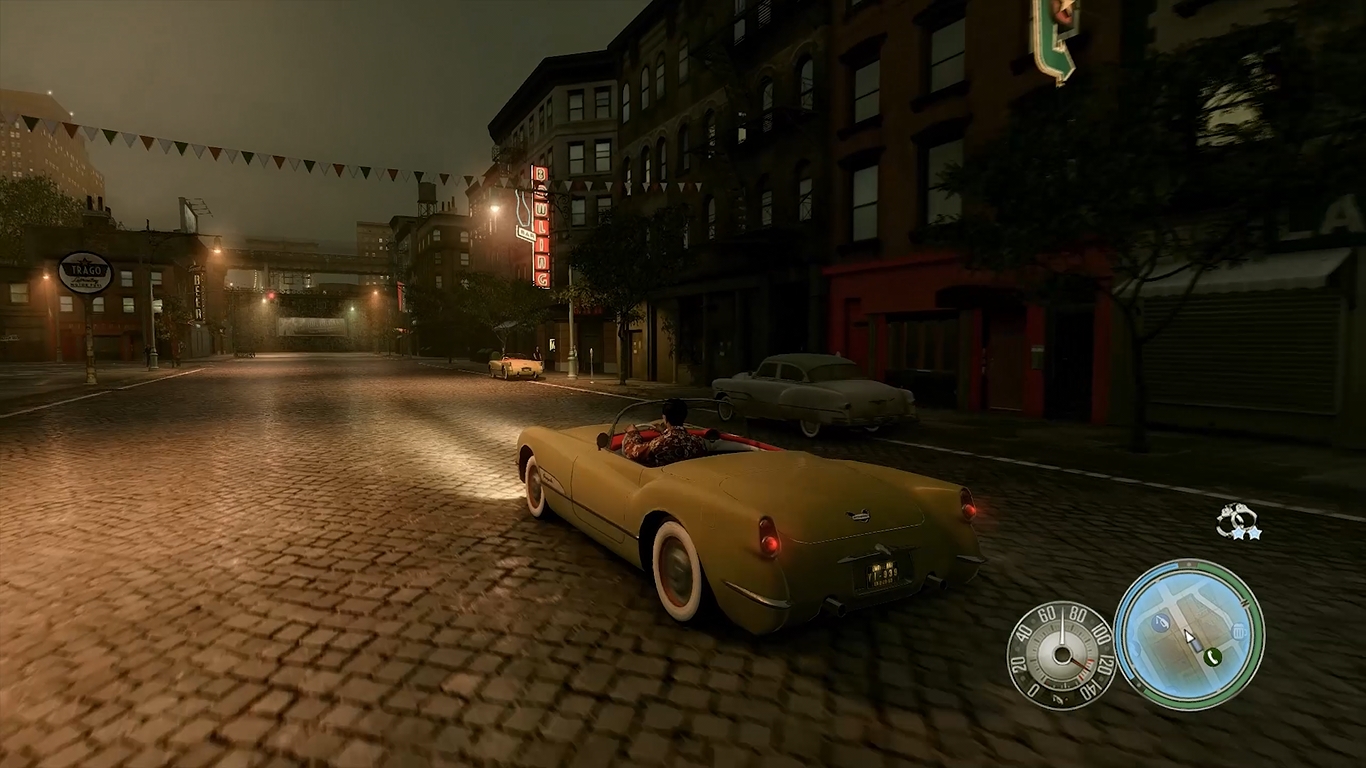Select the gas pump marker on the minimap
1366x768 pixels.
coord(1161,623)
